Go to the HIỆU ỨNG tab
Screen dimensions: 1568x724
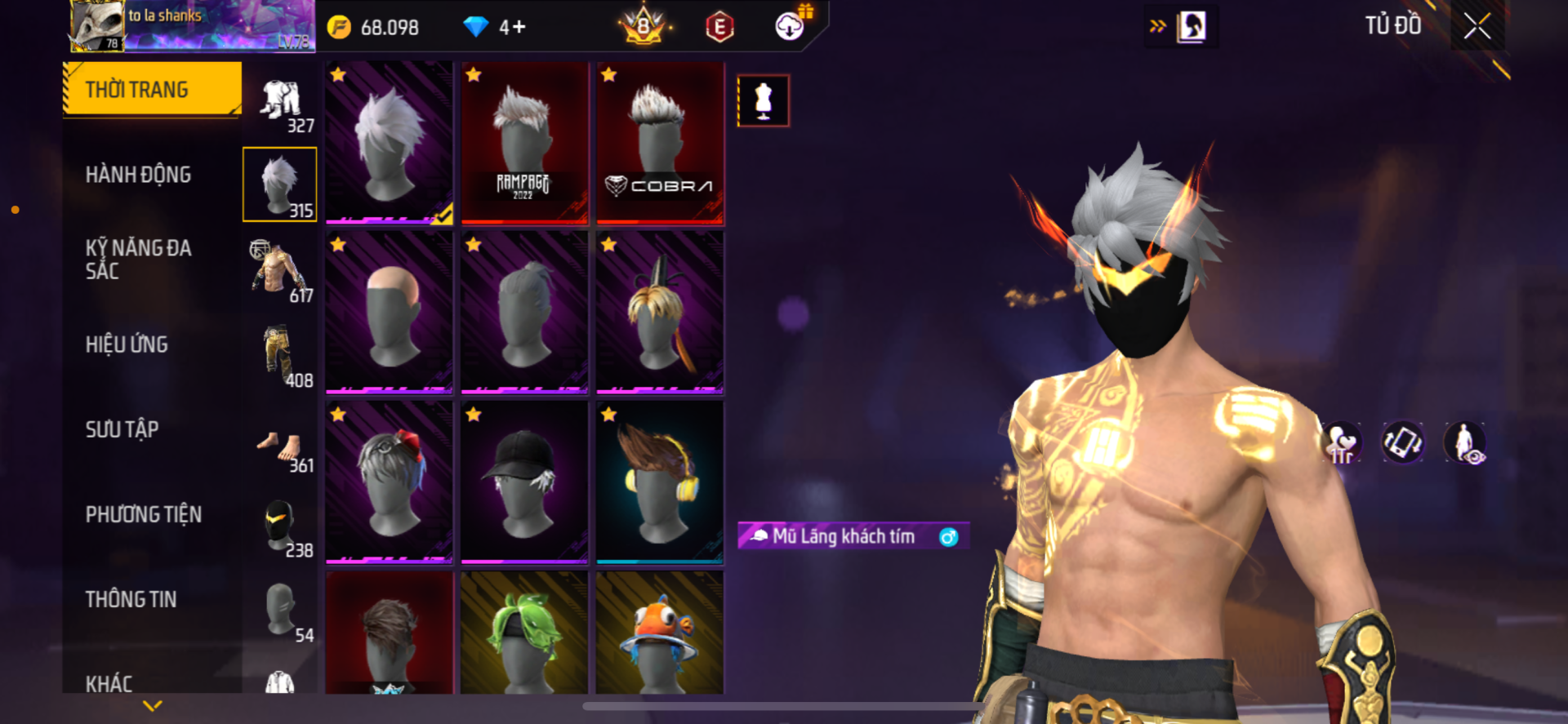tap(127, 344)
